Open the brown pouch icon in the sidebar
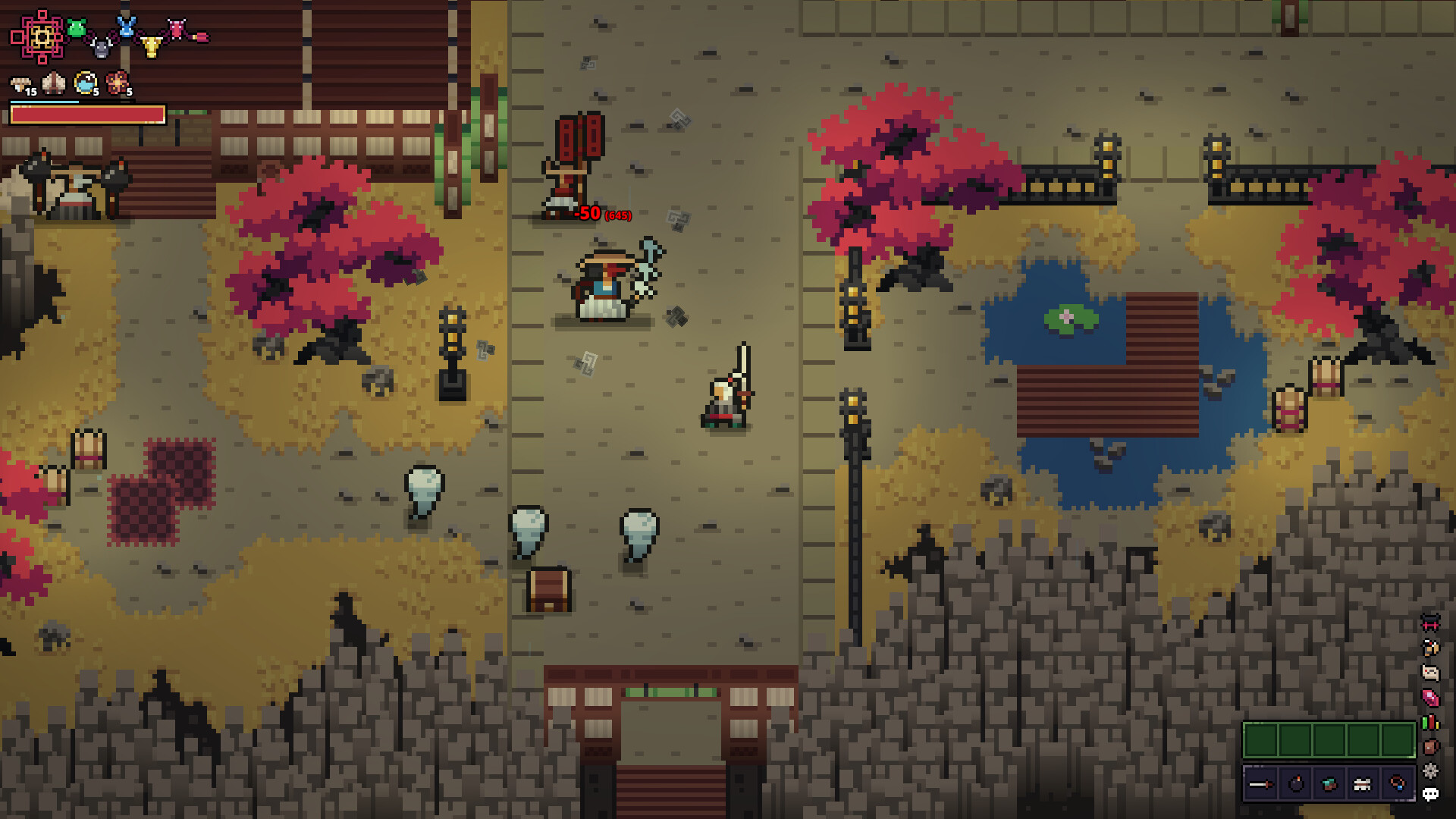Image resolution: width=1456 pixels, height=819 pixels. 1429,746
